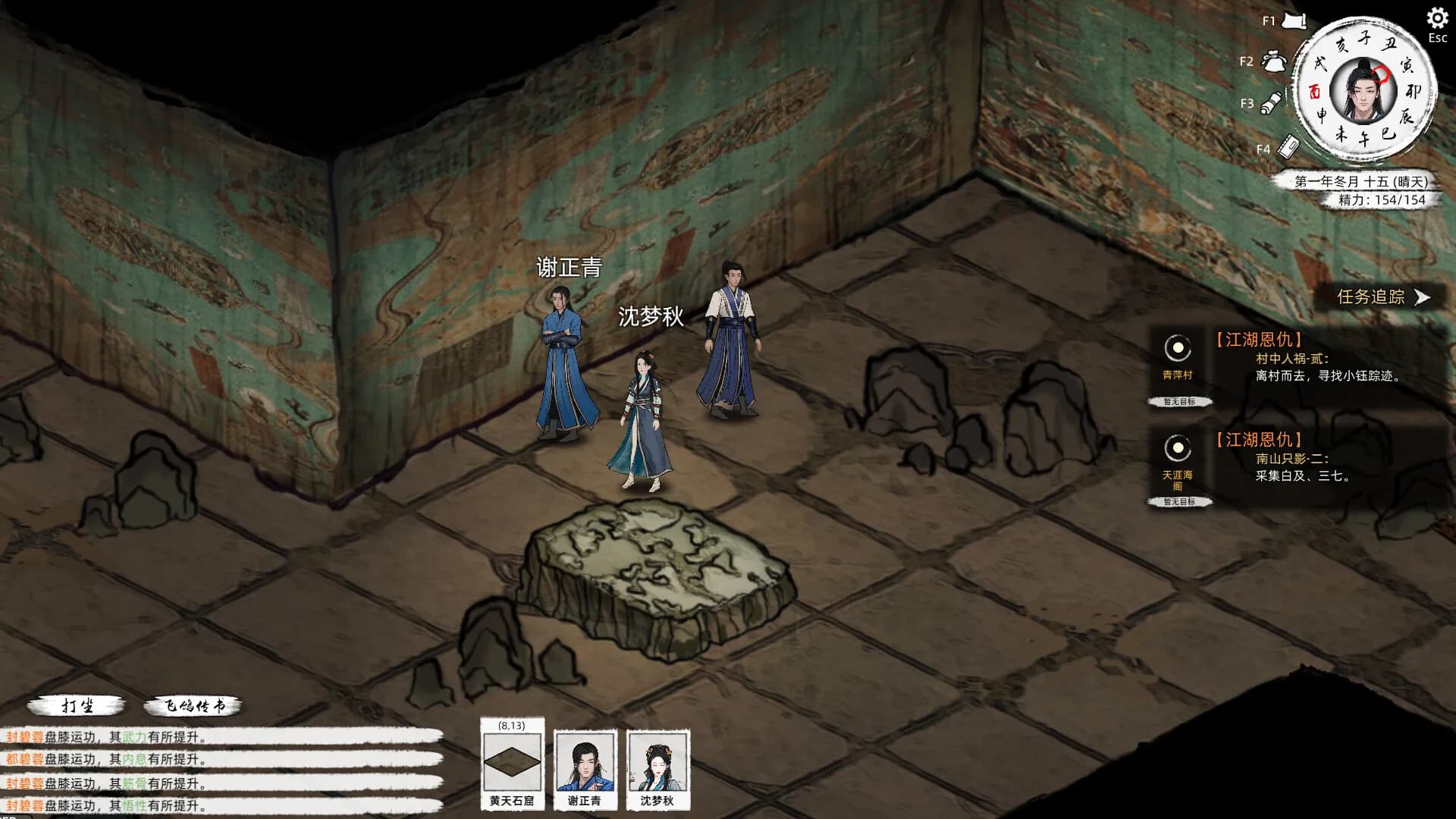Open the F1 map scroll icon
1456x819 pixels.
(x=1294, y=21)
